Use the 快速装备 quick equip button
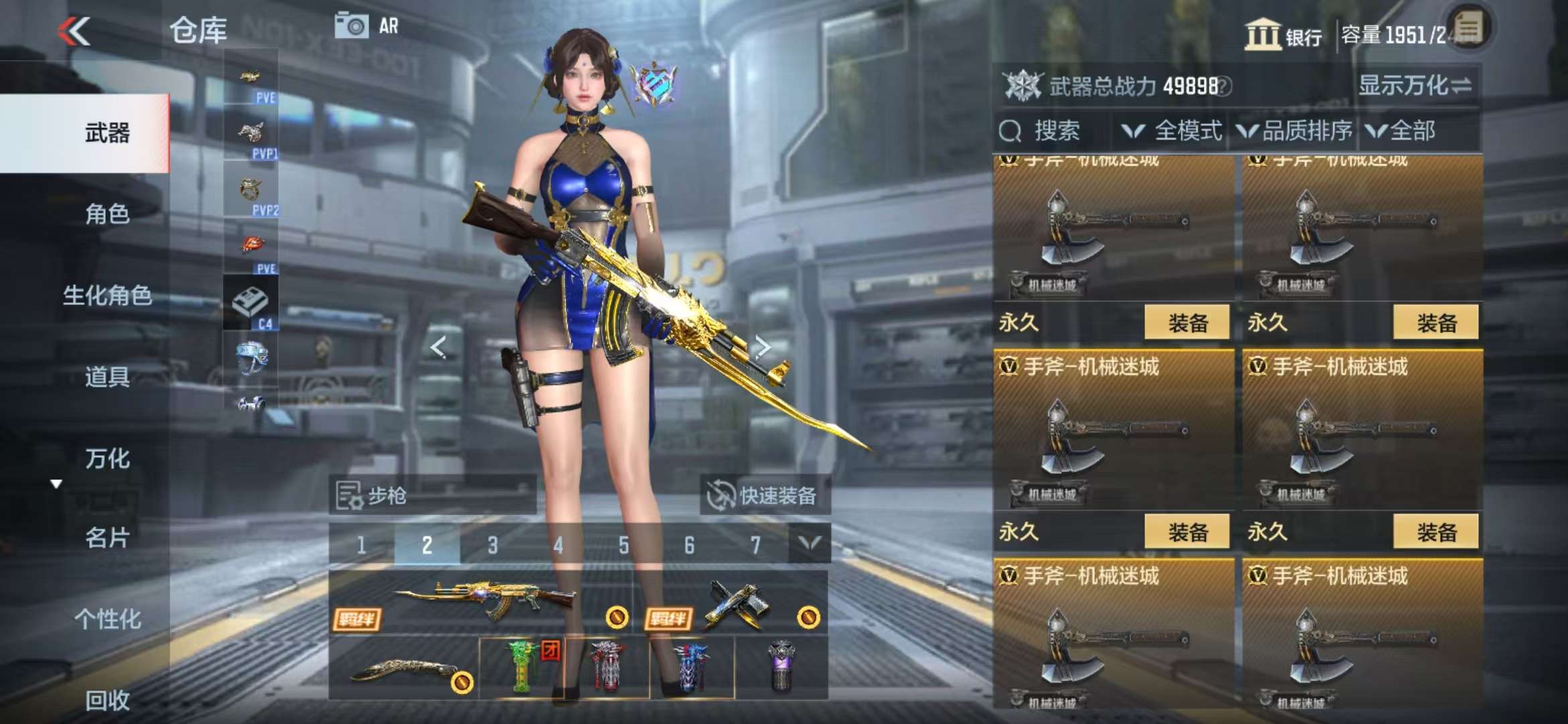 pos(763,495)
